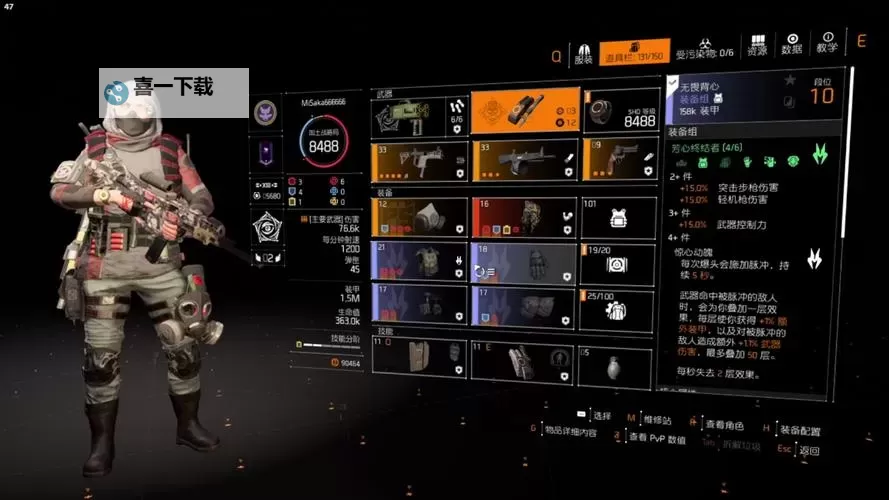889x500 pixels.
Task: Open the 服装 (apparel) tab
Action: [585, 53]
